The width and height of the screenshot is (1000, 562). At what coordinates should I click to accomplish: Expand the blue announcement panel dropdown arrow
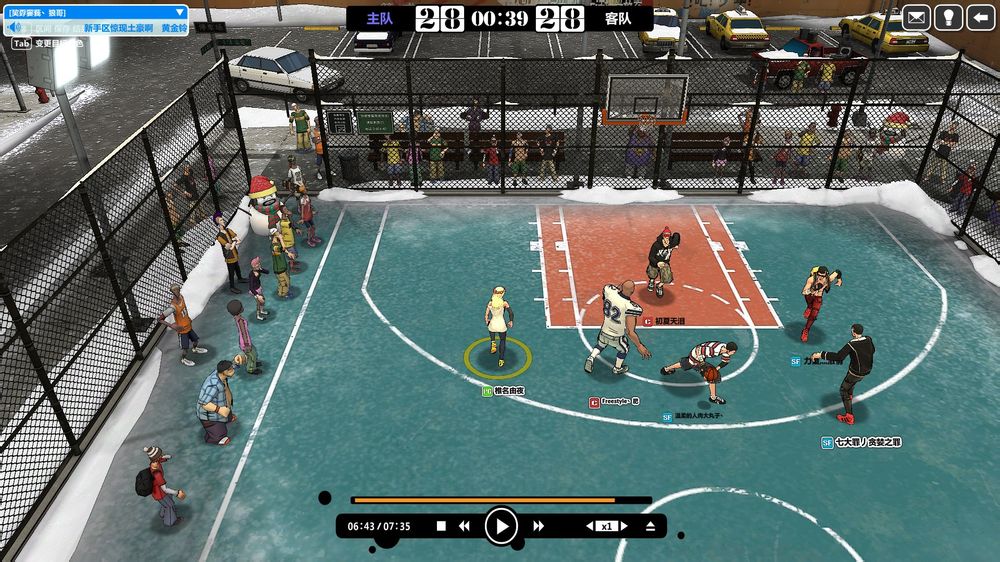[181, 12]
